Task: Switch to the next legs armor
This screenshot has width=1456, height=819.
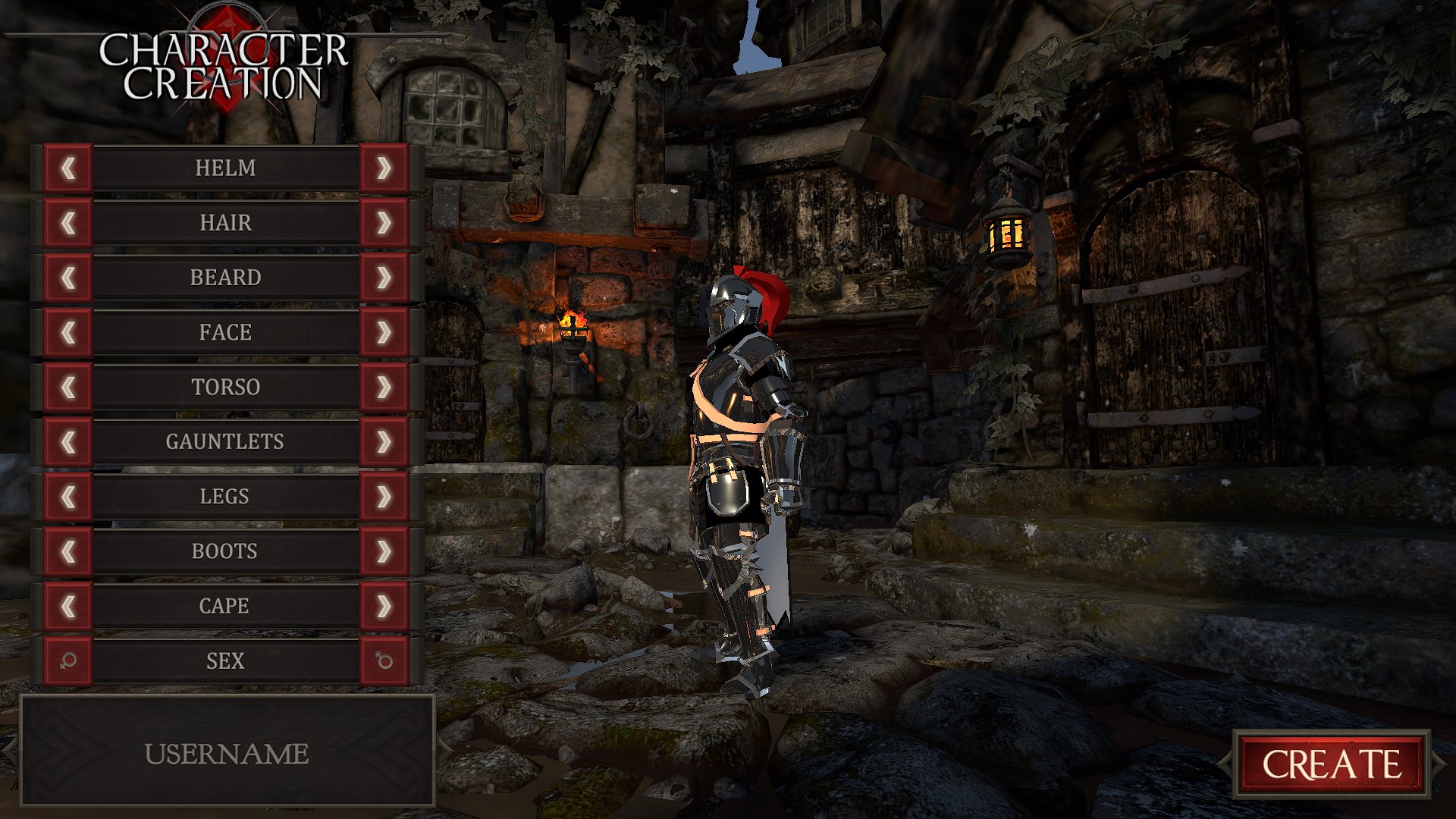Action: pos(384,497)
